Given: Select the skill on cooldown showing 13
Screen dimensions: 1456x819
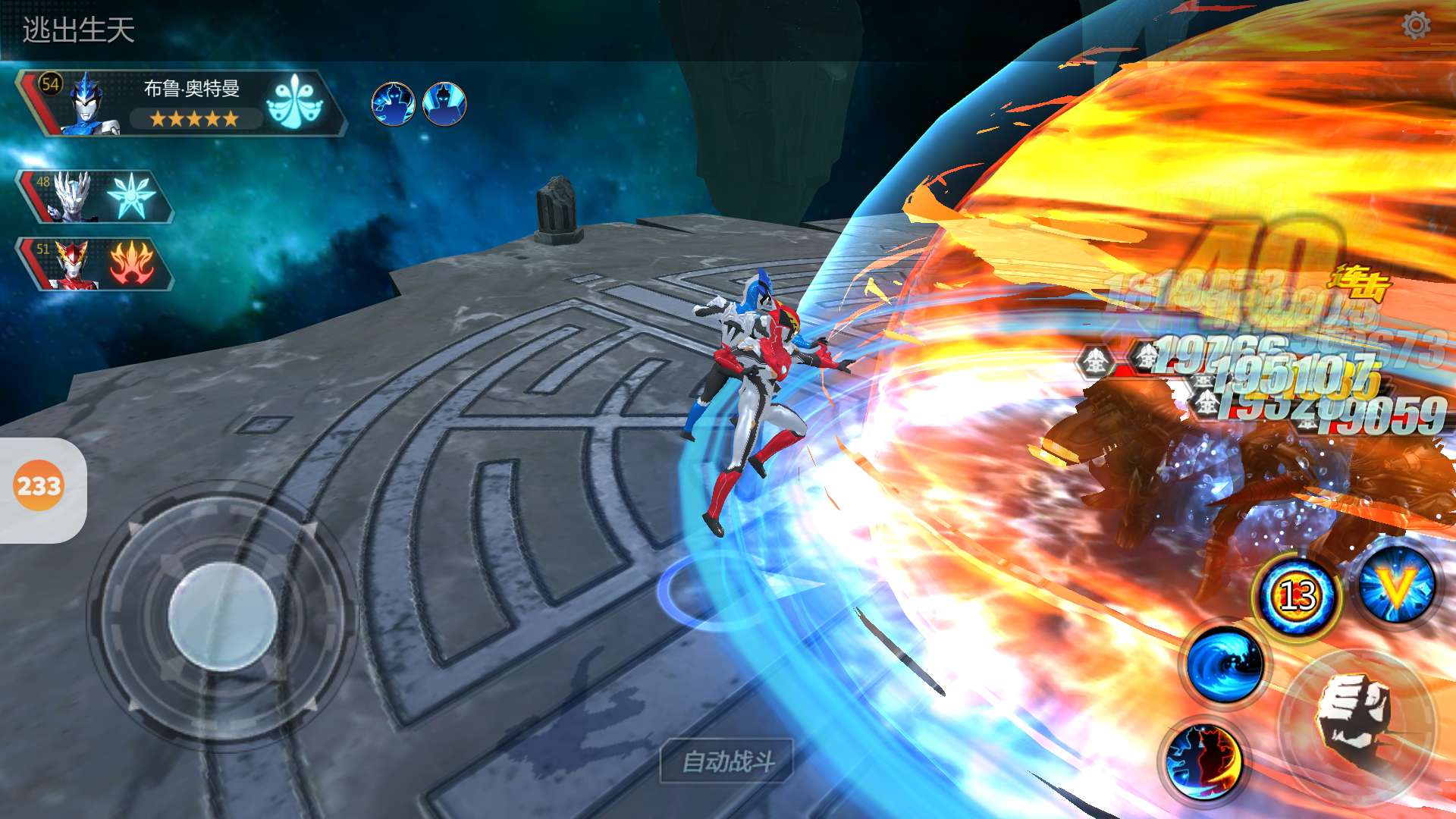Looking at the screenshot, I should tap(1298, 596).
